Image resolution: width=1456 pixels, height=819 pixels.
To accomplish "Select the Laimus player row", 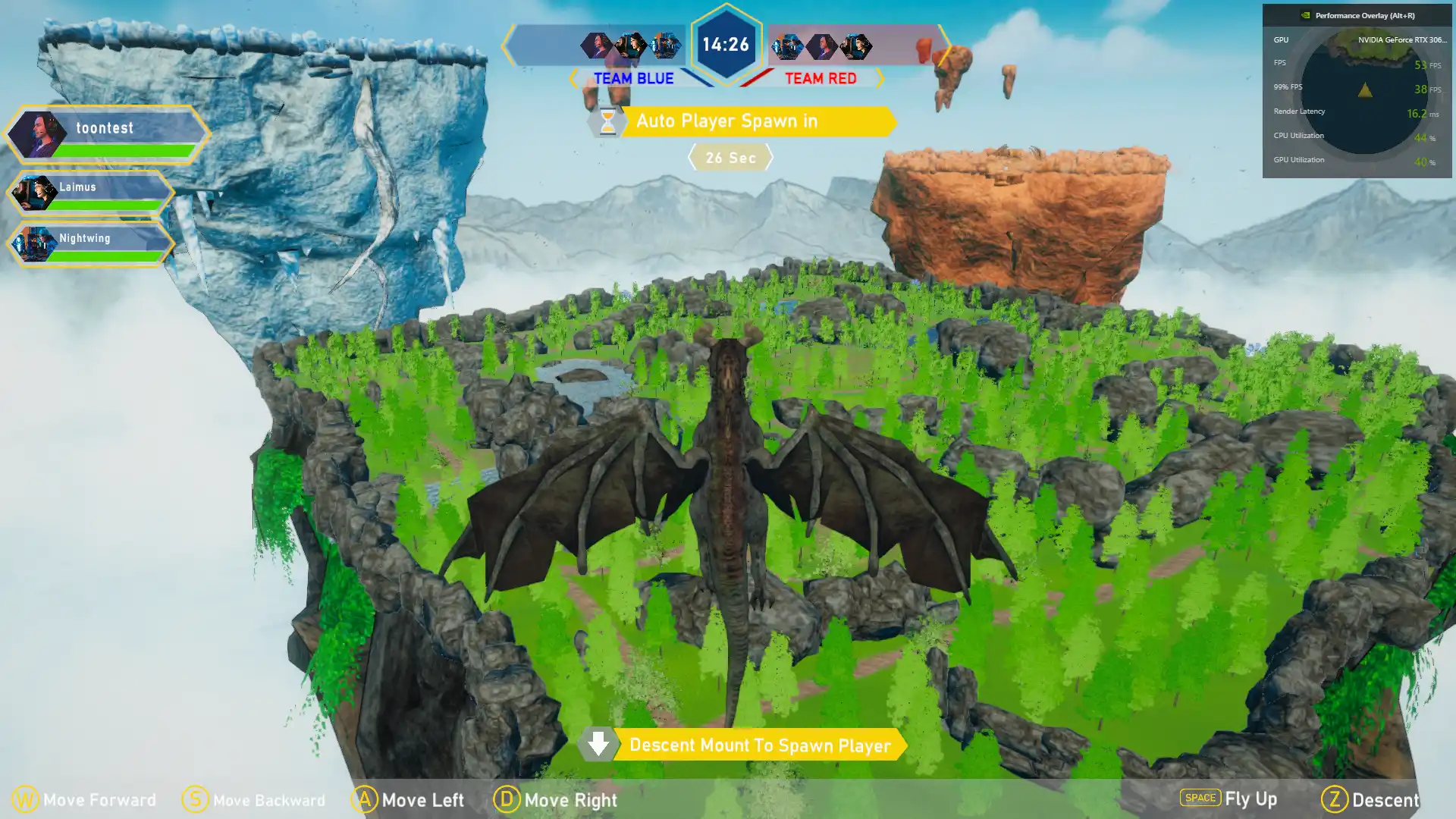I will [x=91, y=193].
